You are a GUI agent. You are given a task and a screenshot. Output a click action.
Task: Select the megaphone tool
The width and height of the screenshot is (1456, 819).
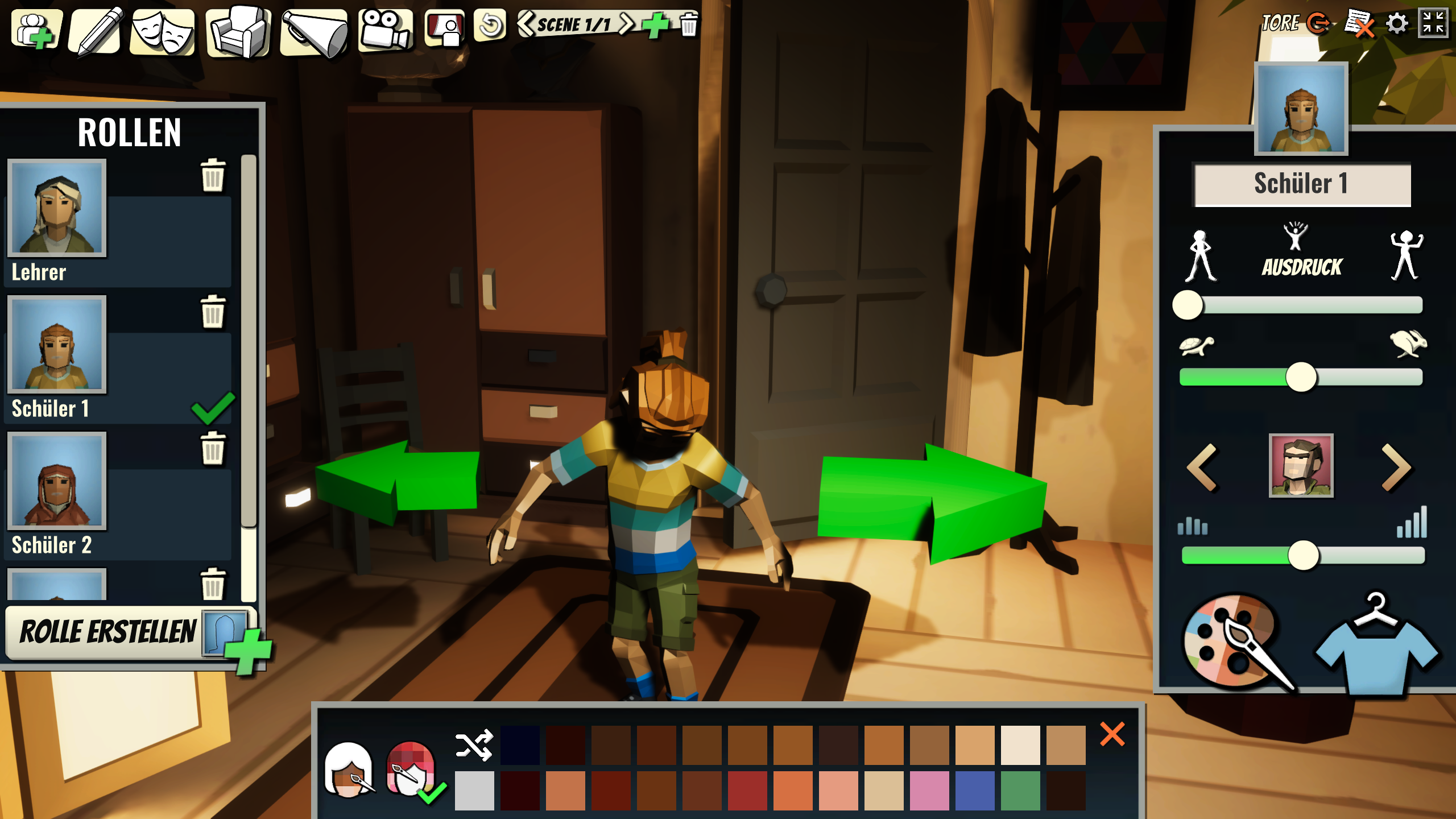(315, 31)
